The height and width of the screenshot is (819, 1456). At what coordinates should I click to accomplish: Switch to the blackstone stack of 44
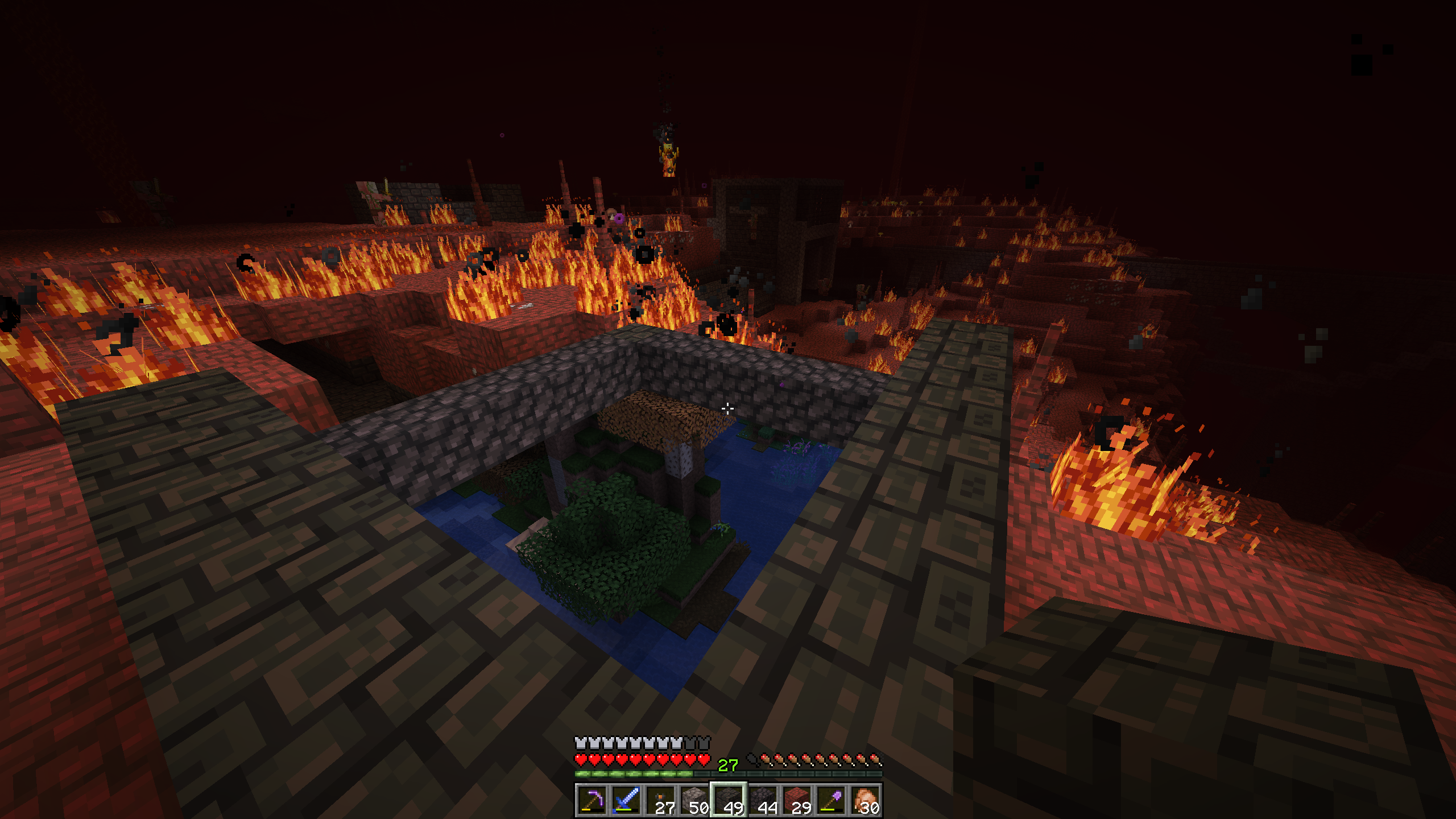tap(762, 800)
